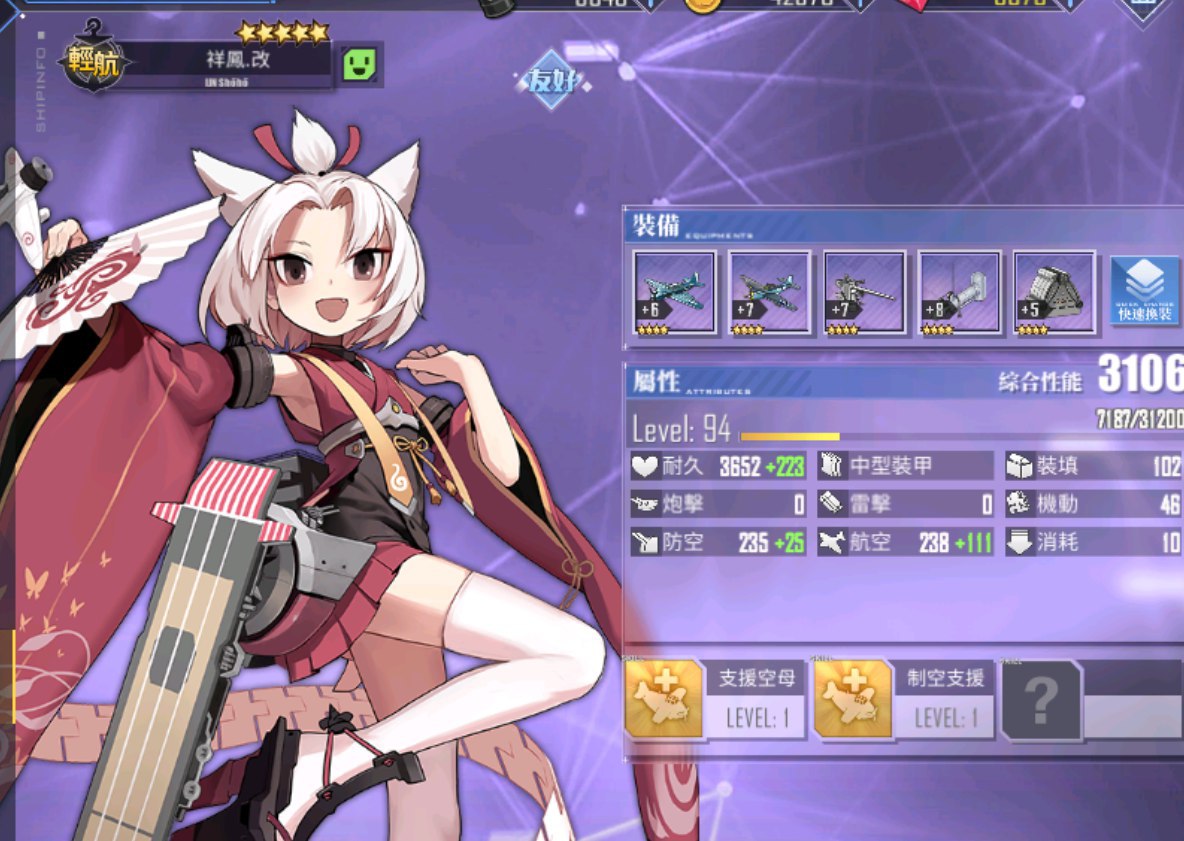Click the green mood face icon
Screen dimensions: 1184x841
click(358, 65)
